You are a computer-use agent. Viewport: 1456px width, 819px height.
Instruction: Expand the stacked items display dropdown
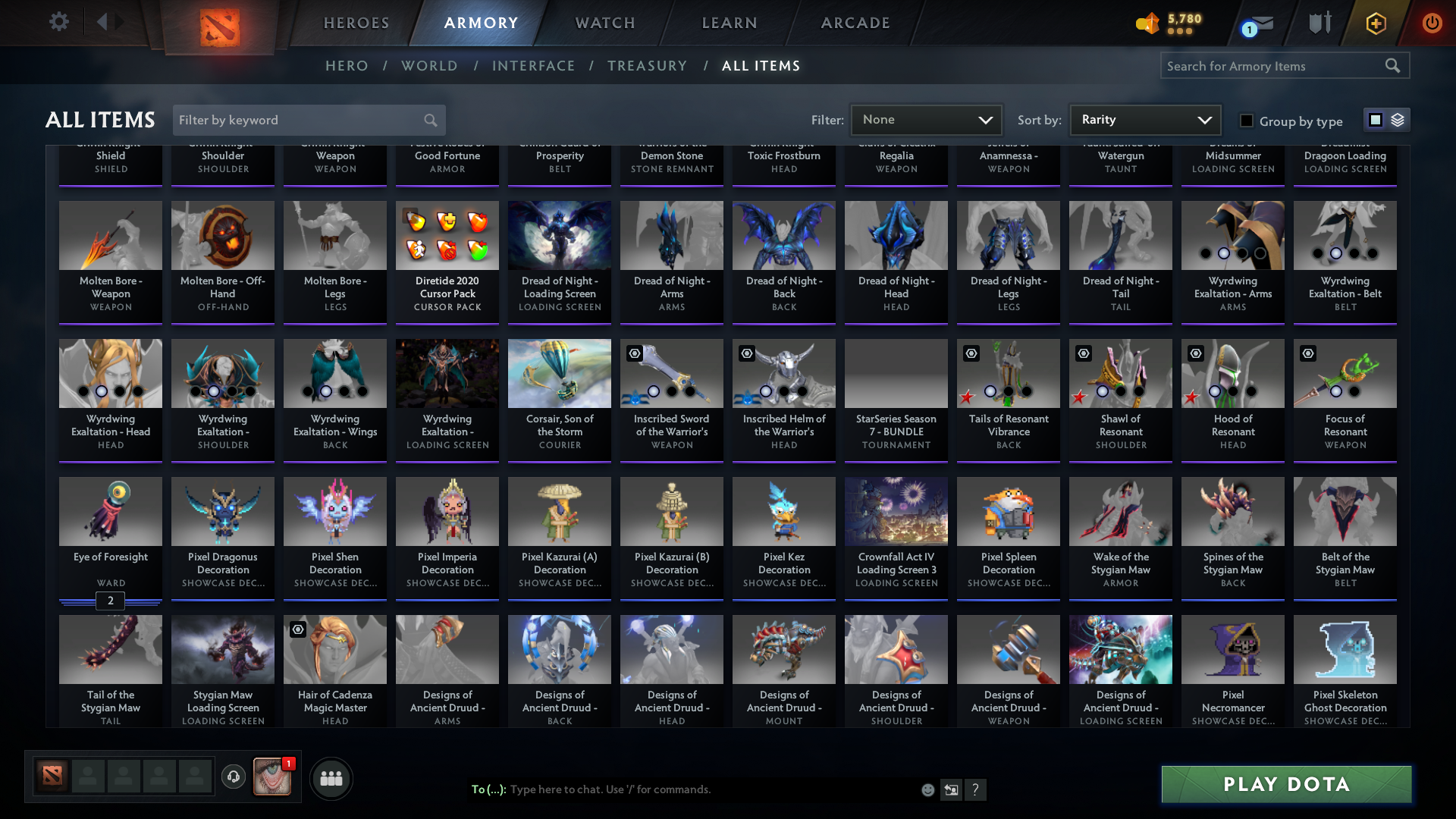tap(1397, 120)
